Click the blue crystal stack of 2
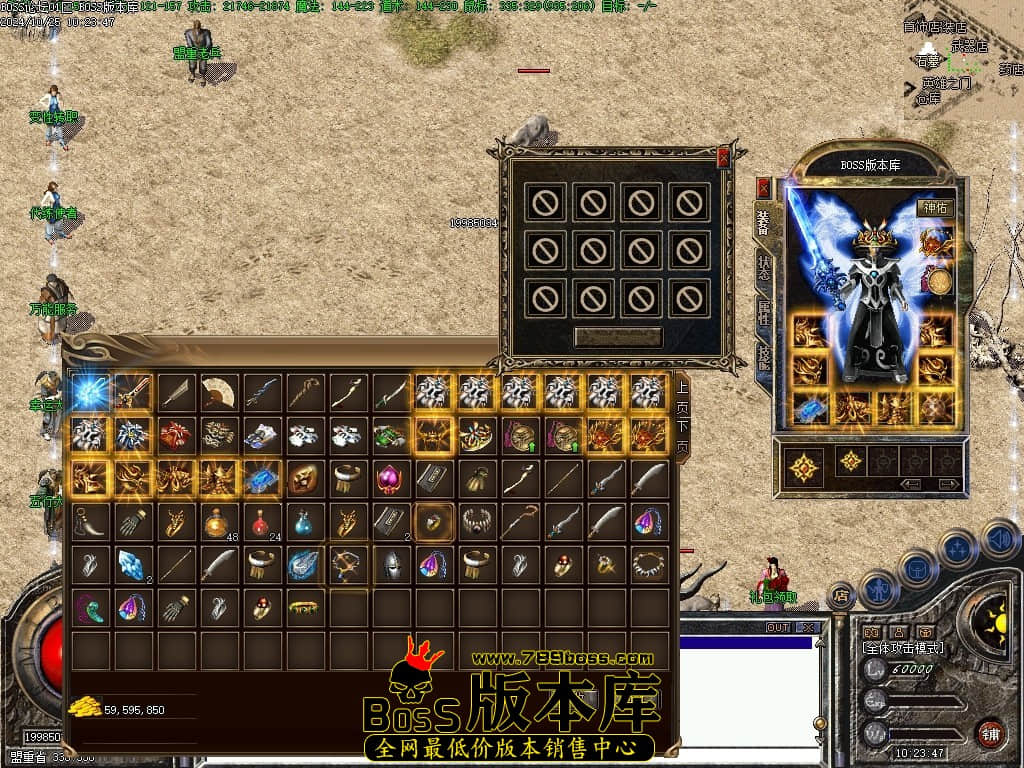The image size is (1024, 768). (133, 564)
